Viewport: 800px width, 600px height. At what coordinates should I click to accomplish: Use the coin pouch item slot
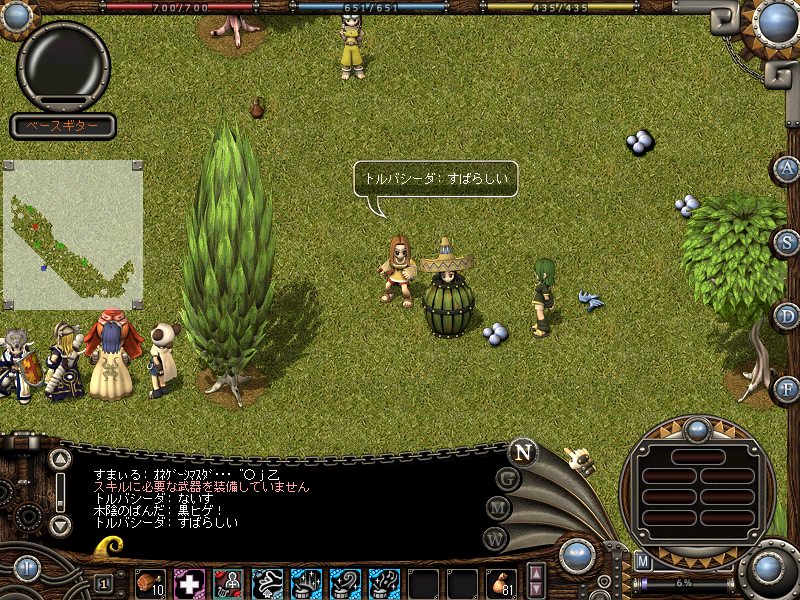coord(500,583)
